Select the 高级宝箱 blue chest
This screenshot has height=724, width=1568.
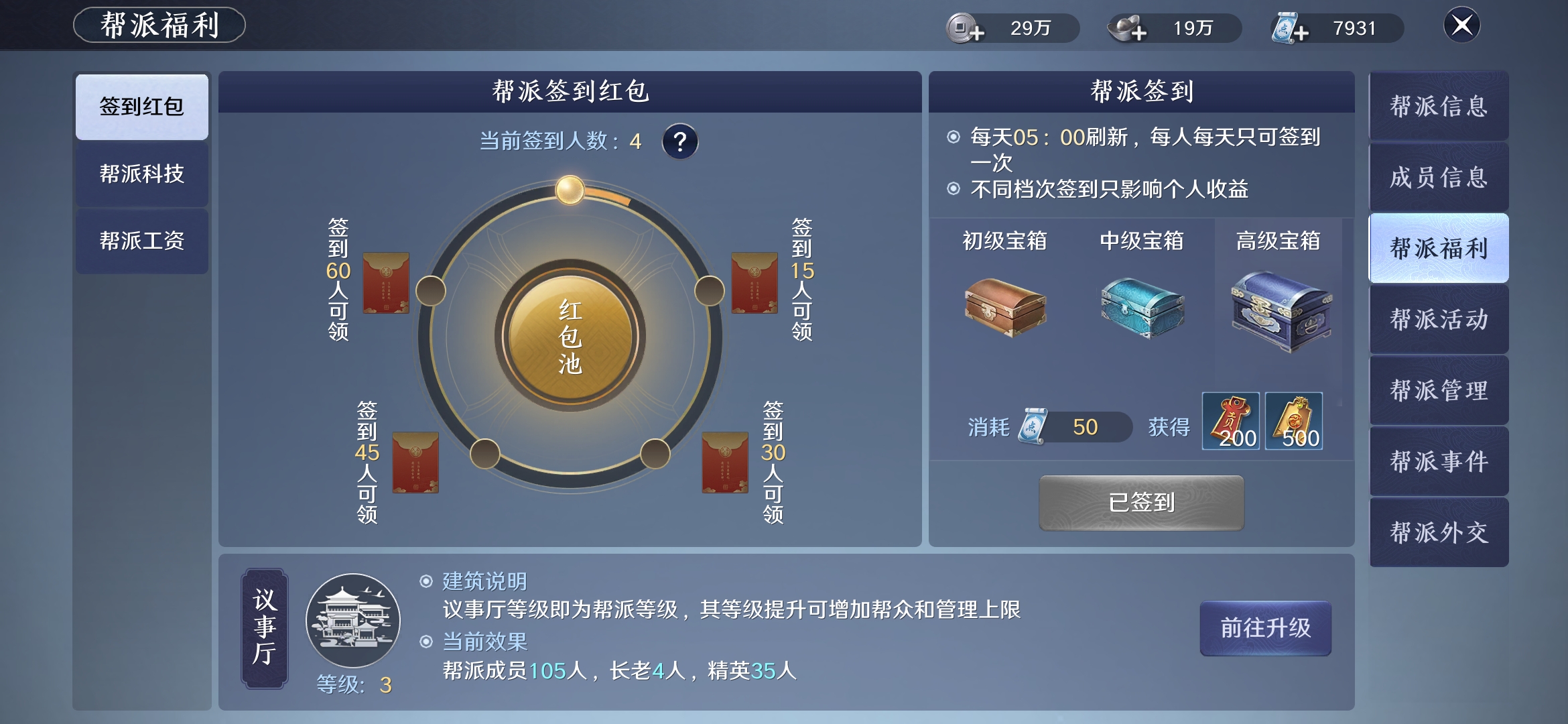(x=1280, y=310)
